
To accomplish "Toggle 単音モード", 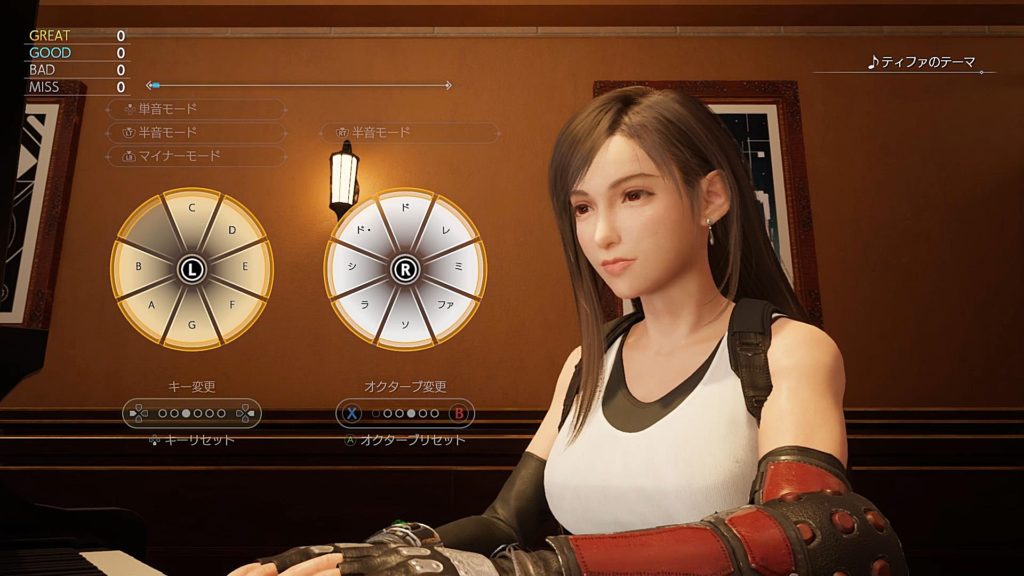I will 196,109.
